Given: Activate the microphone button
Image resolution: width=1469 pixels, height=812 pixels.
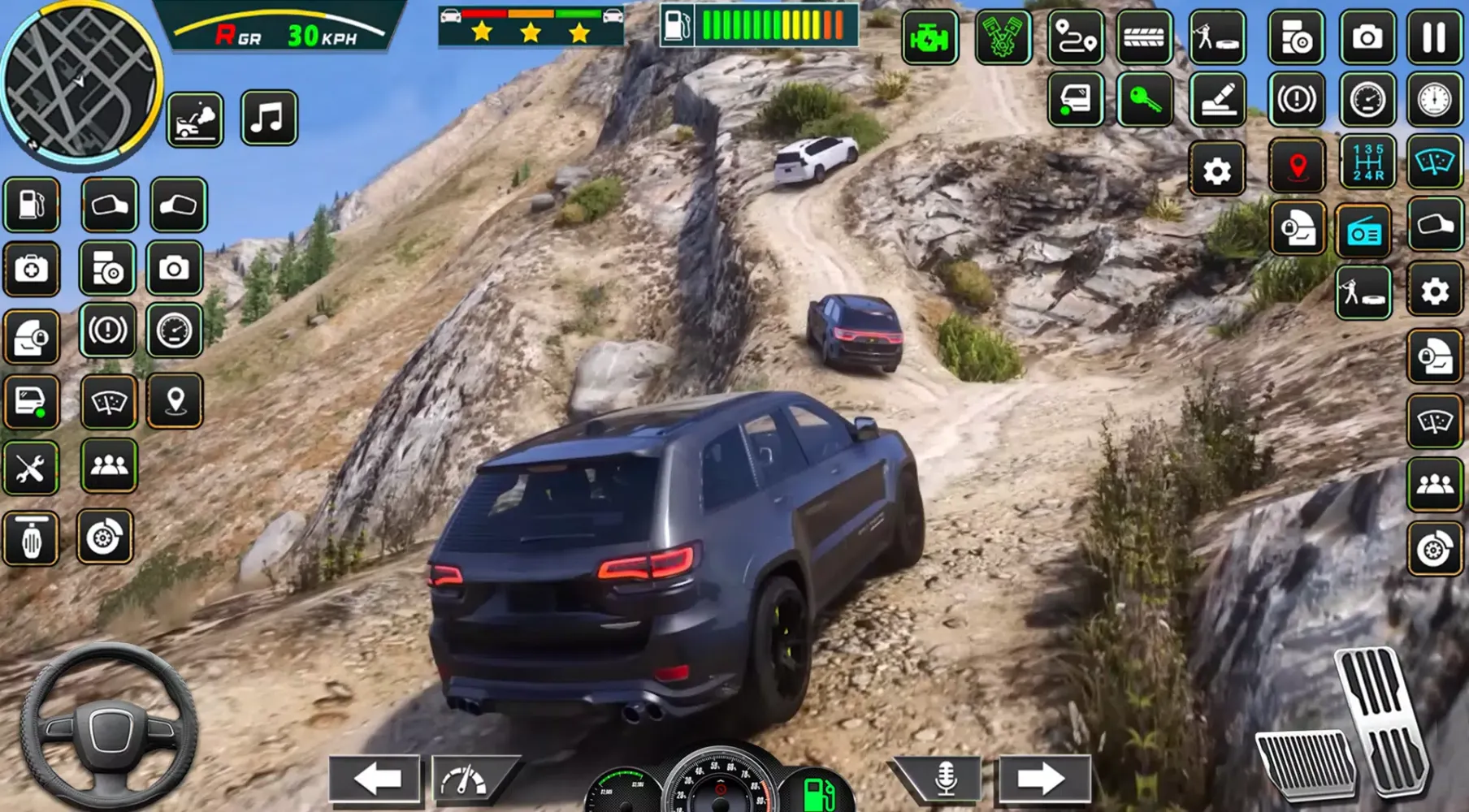Looking at the screenshot, I should click(944, 779).
